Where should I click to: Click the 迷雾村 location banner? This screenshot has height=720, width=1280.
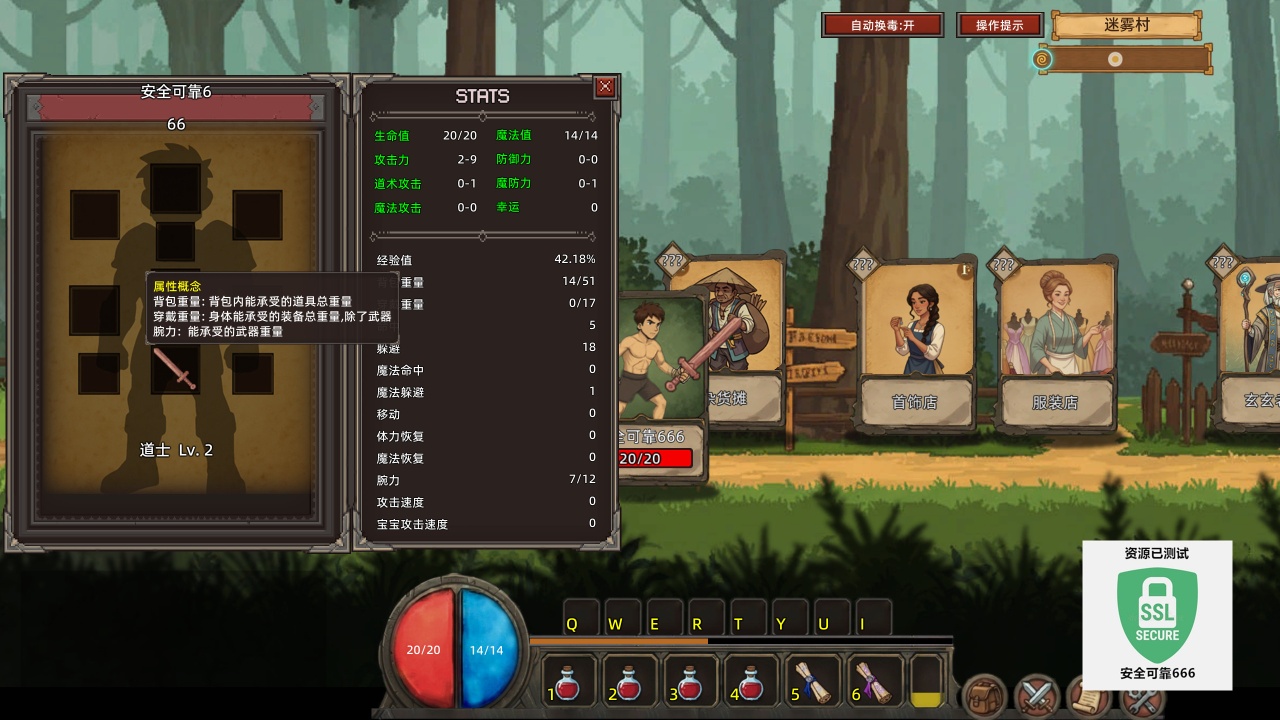point(1126,26)
